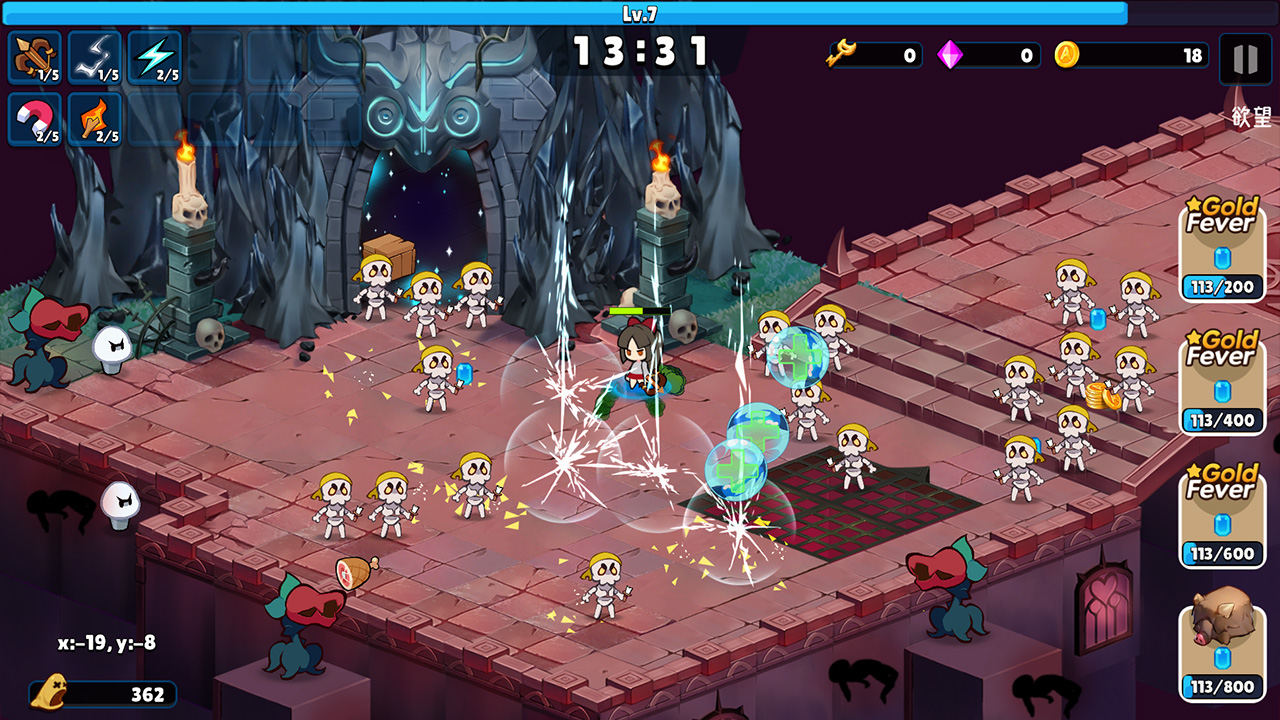Choose the red magnet skill icon
Viewport: 1280px width, 720px height.
click(x=35, y=119)
